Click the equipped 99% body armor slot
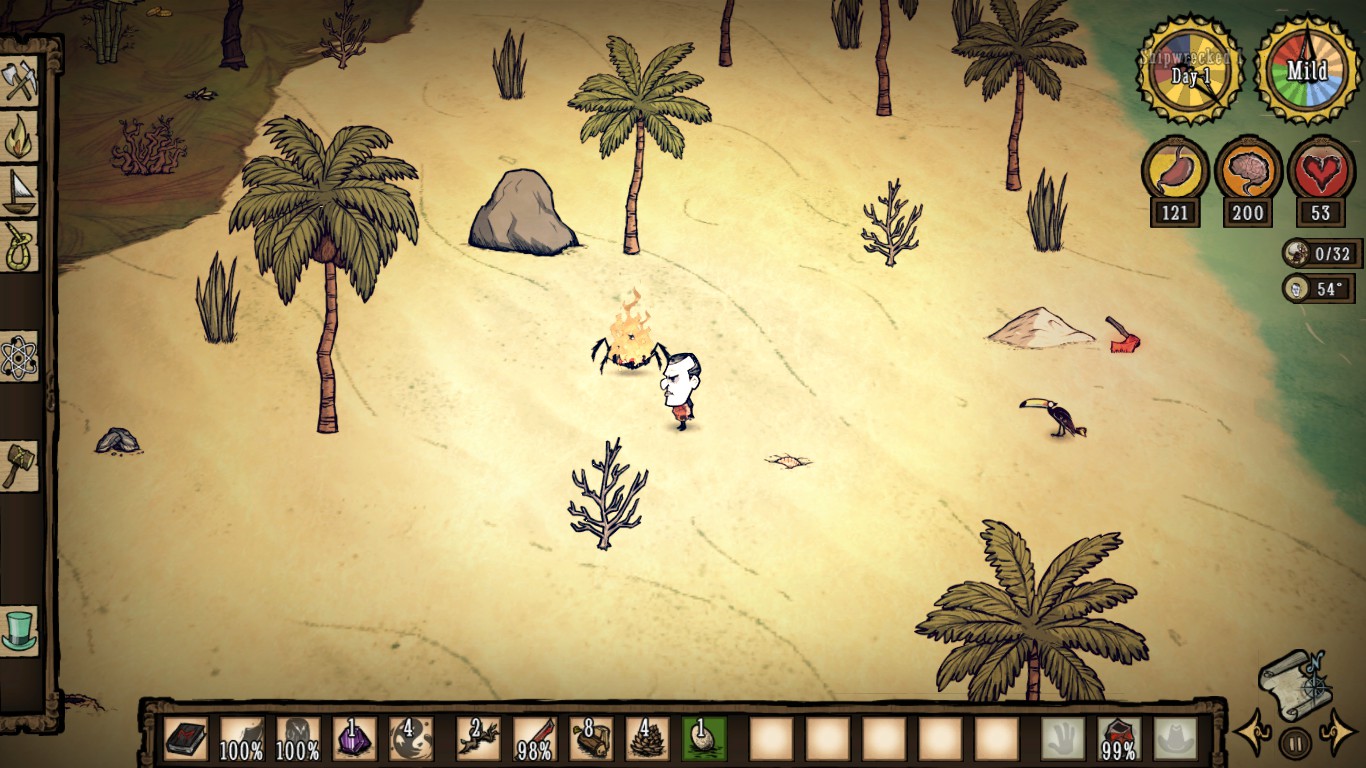Viewport: 1366px width, 768px height. point(1119,739)
